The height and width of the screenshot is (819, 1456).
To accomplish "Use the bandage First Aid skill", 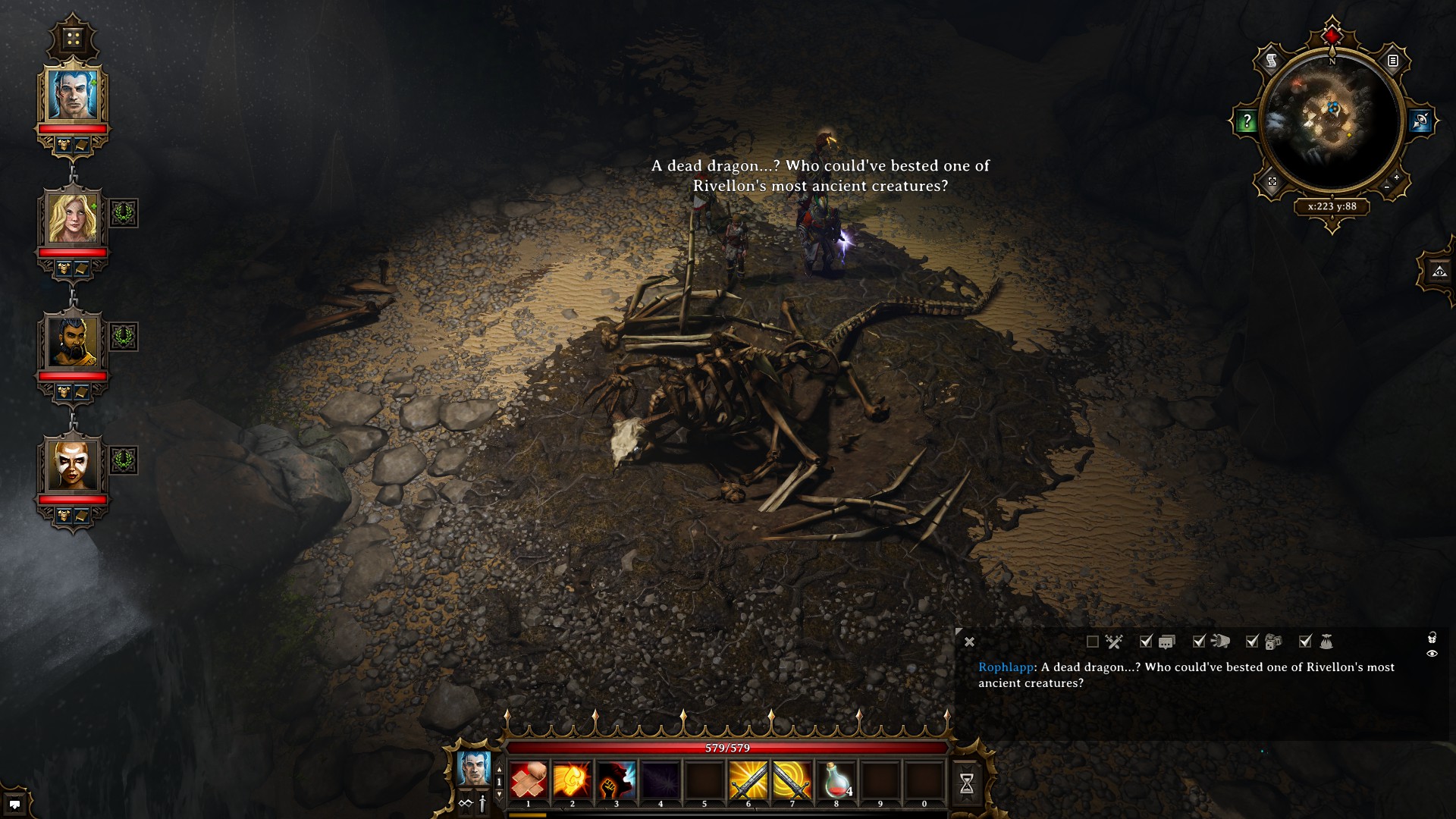I will 529,780.
